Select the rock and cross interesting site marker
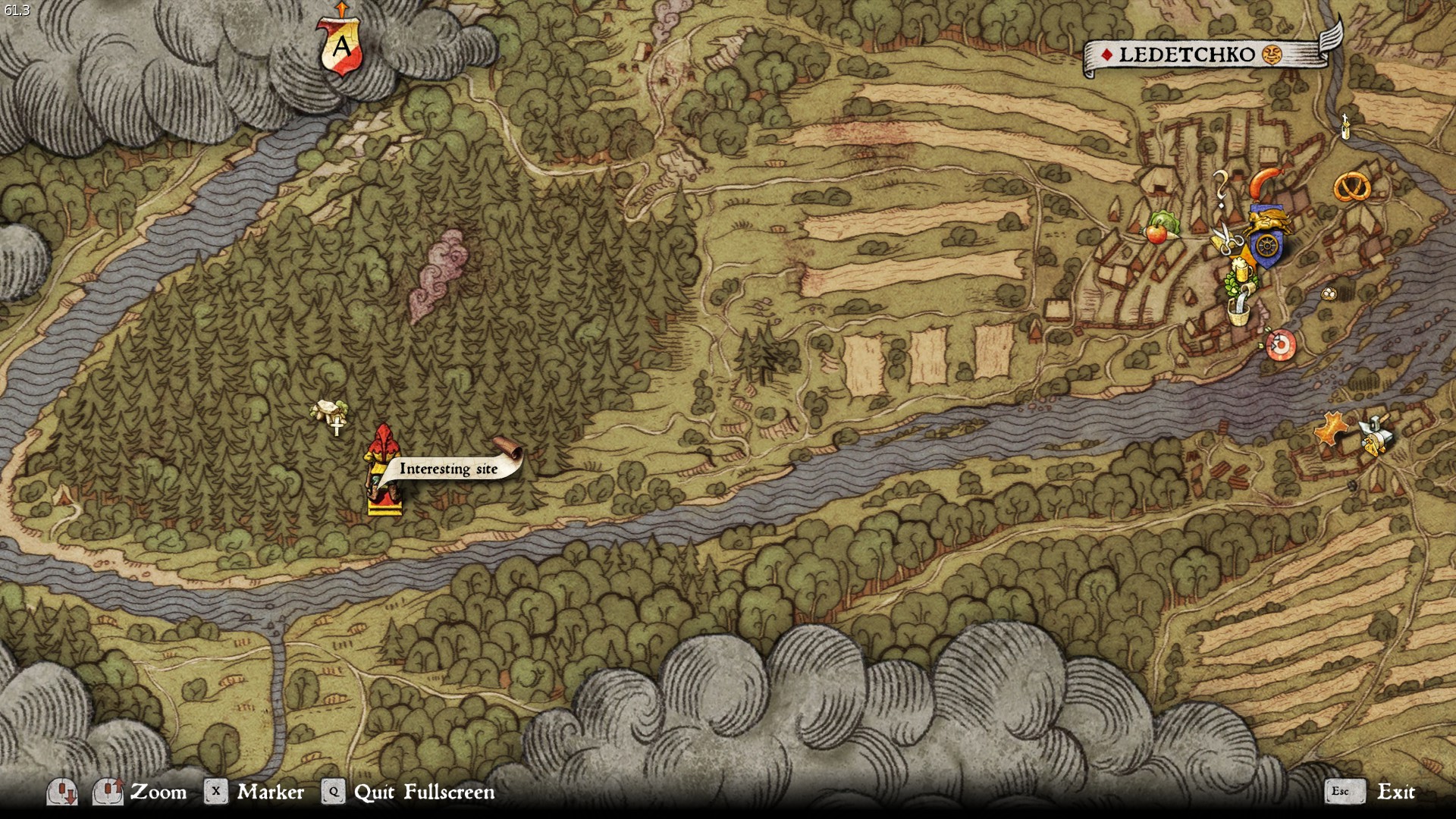 (x=330, y=415)
